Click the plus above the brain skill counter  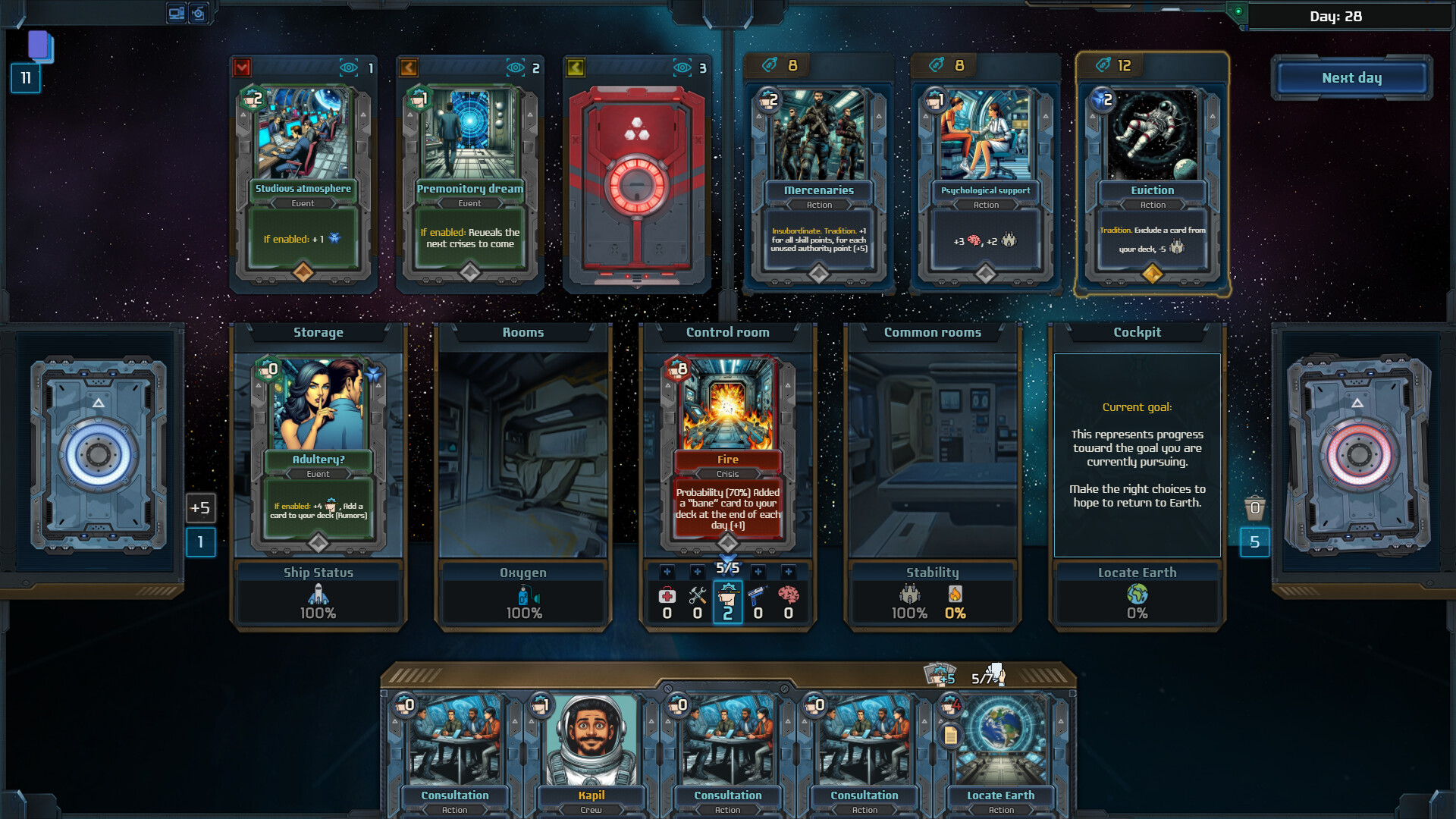788,572
